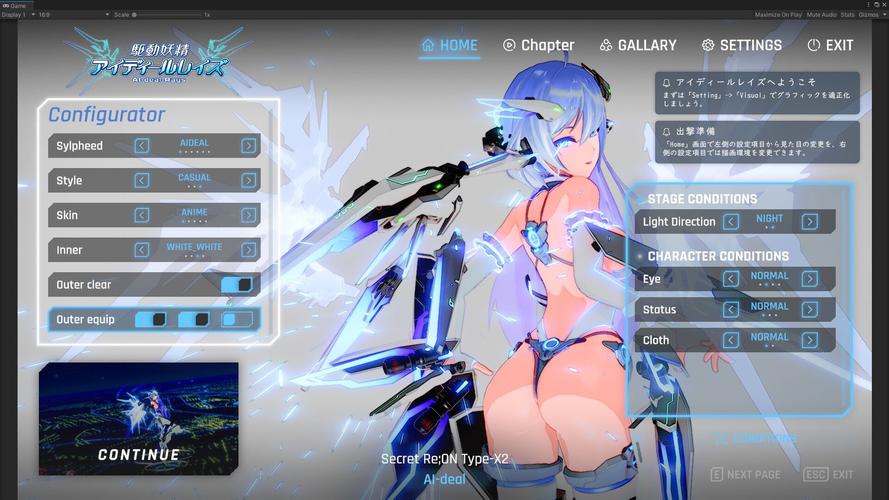Toggle the third Outer equip switch
The width and height of the screenshot is (889, 500).
pyautogui.click(x=237, y=320)
